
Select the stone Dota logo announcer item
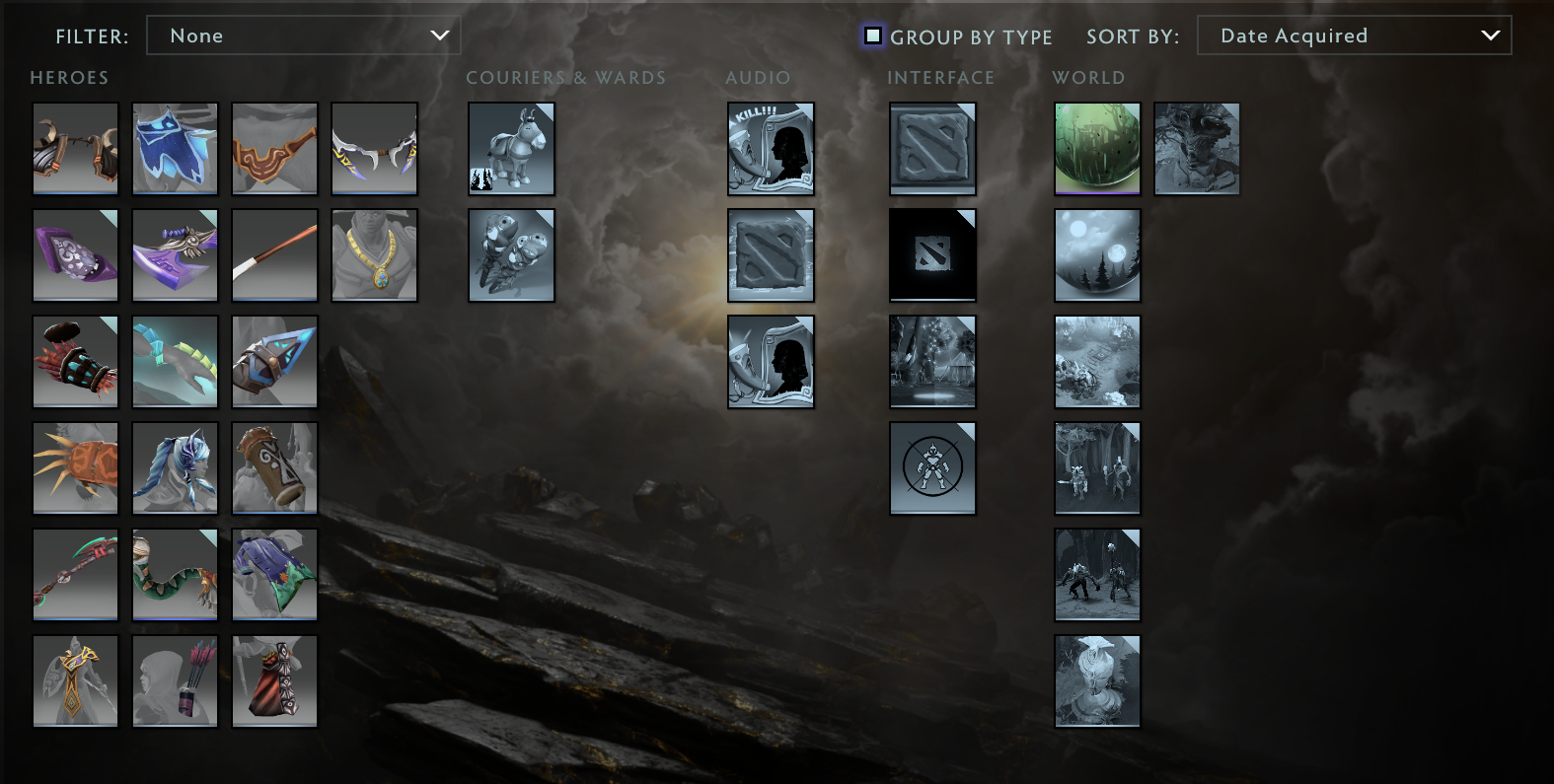coord(771,255)
